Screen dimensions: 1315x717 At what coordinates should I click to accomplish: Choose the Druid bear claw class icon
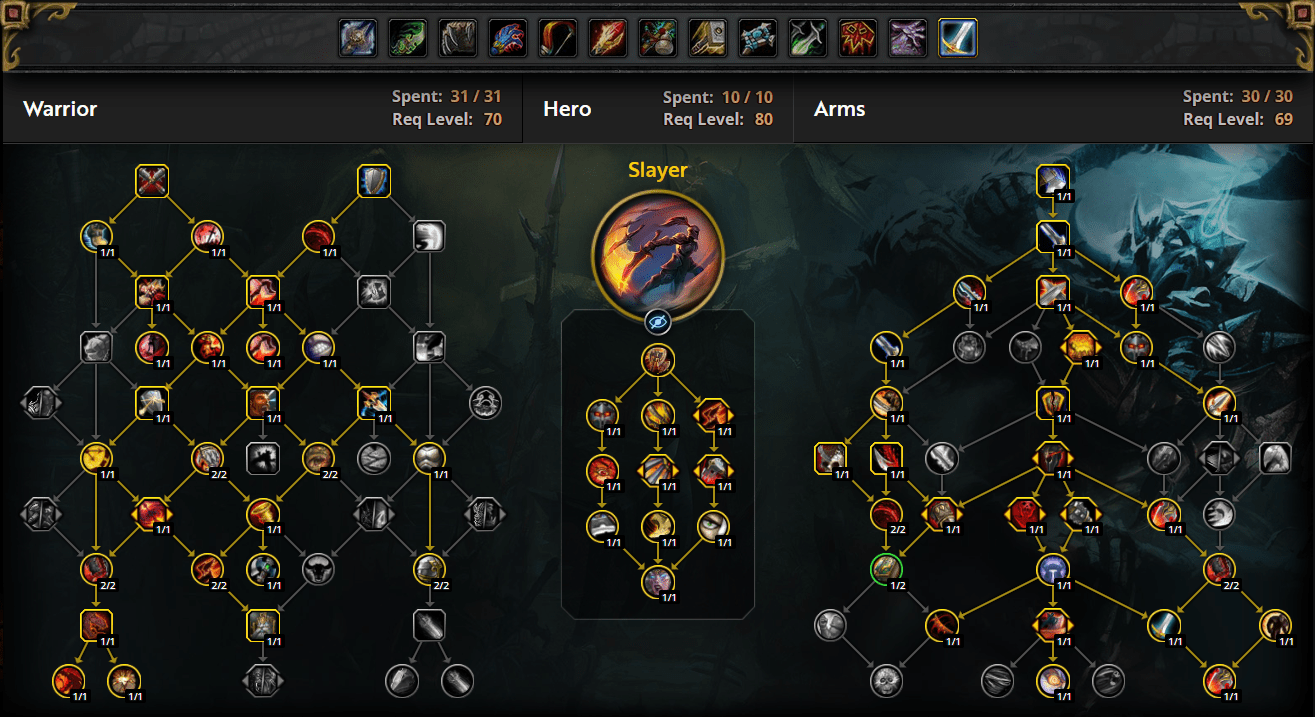pos(458,38)
